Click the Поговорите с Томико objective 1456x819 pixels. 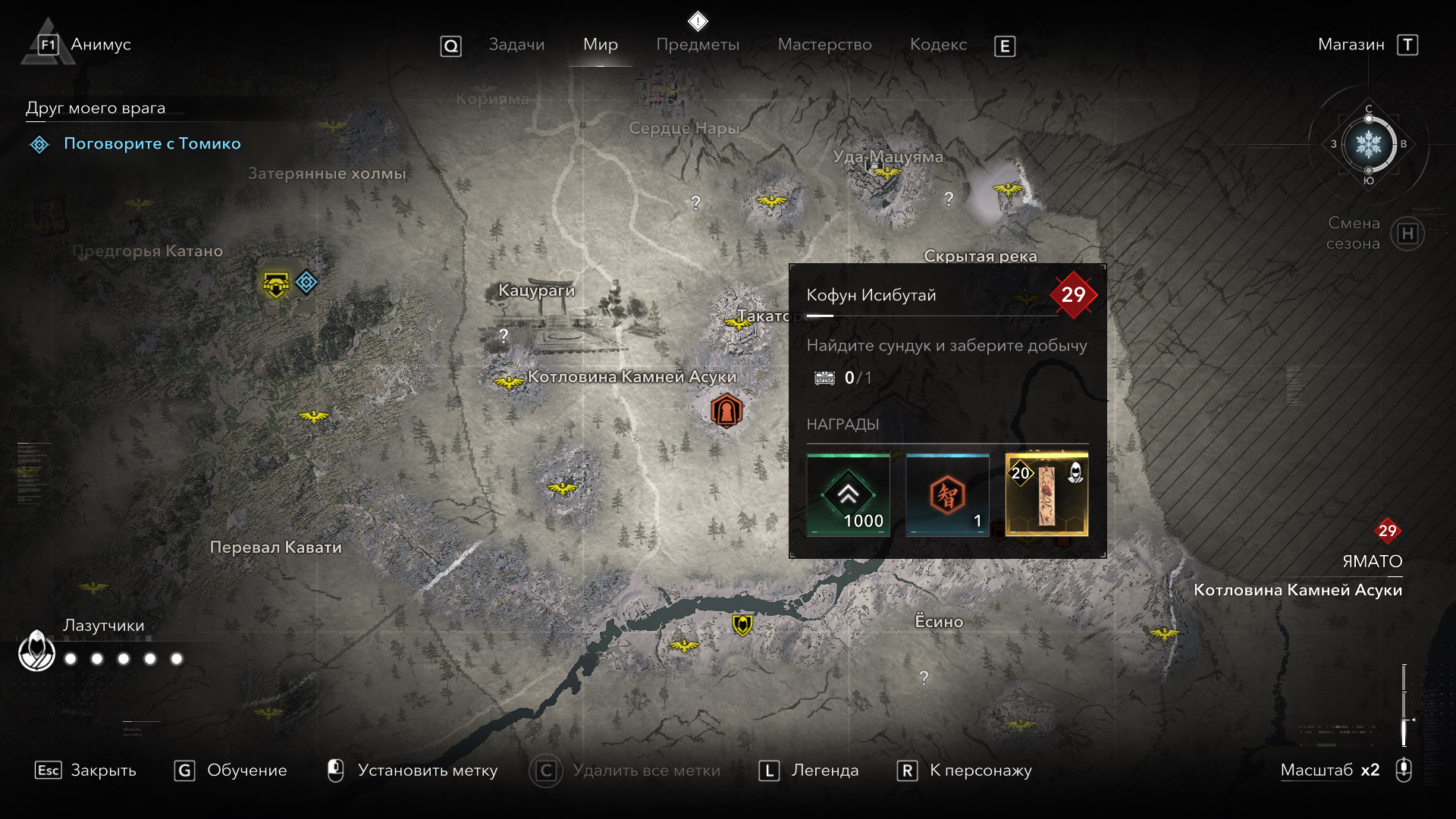[152, 143]
